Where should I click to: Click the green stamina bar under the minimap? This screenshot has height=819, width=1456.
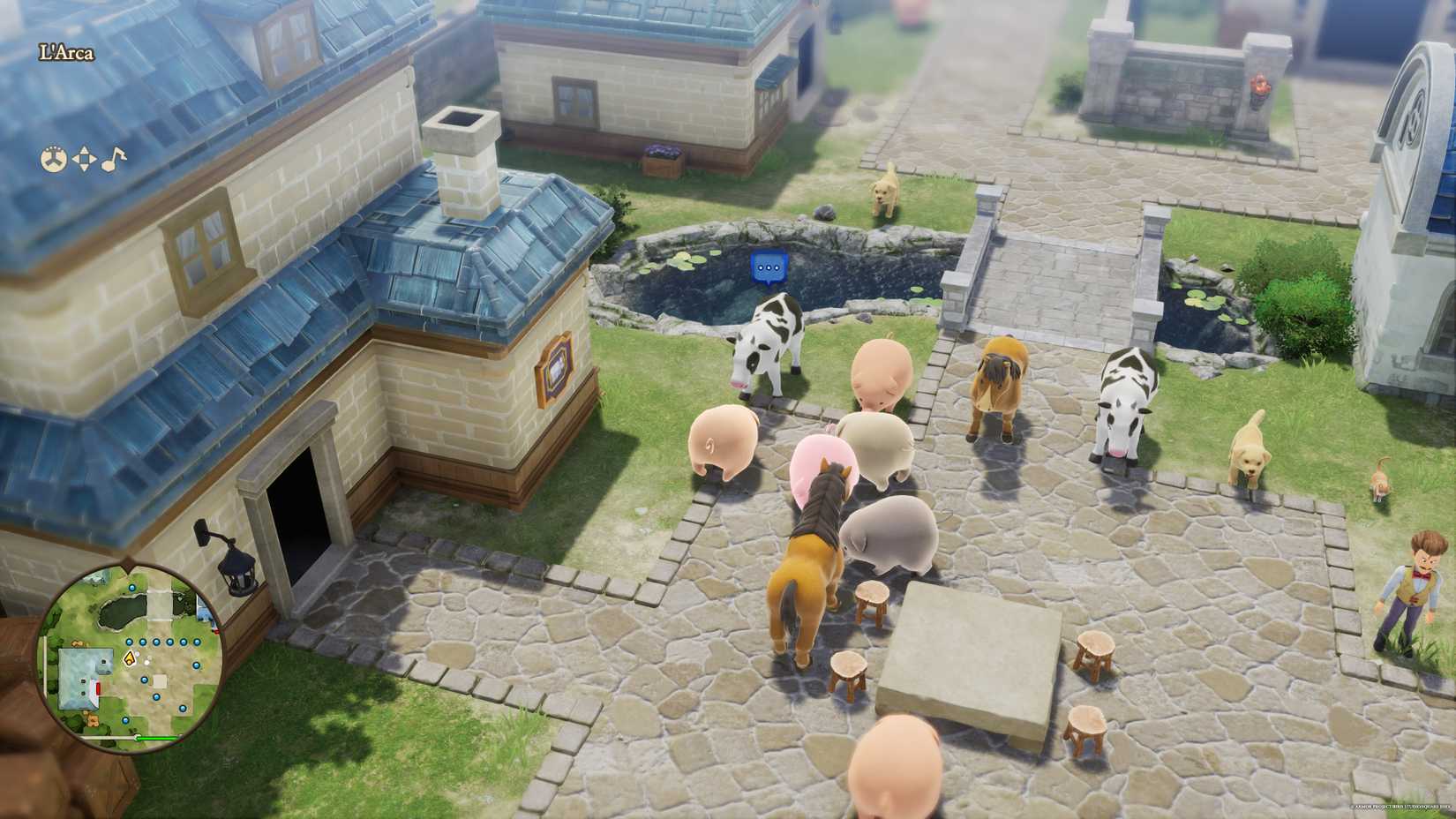click(x=157, y=738)
